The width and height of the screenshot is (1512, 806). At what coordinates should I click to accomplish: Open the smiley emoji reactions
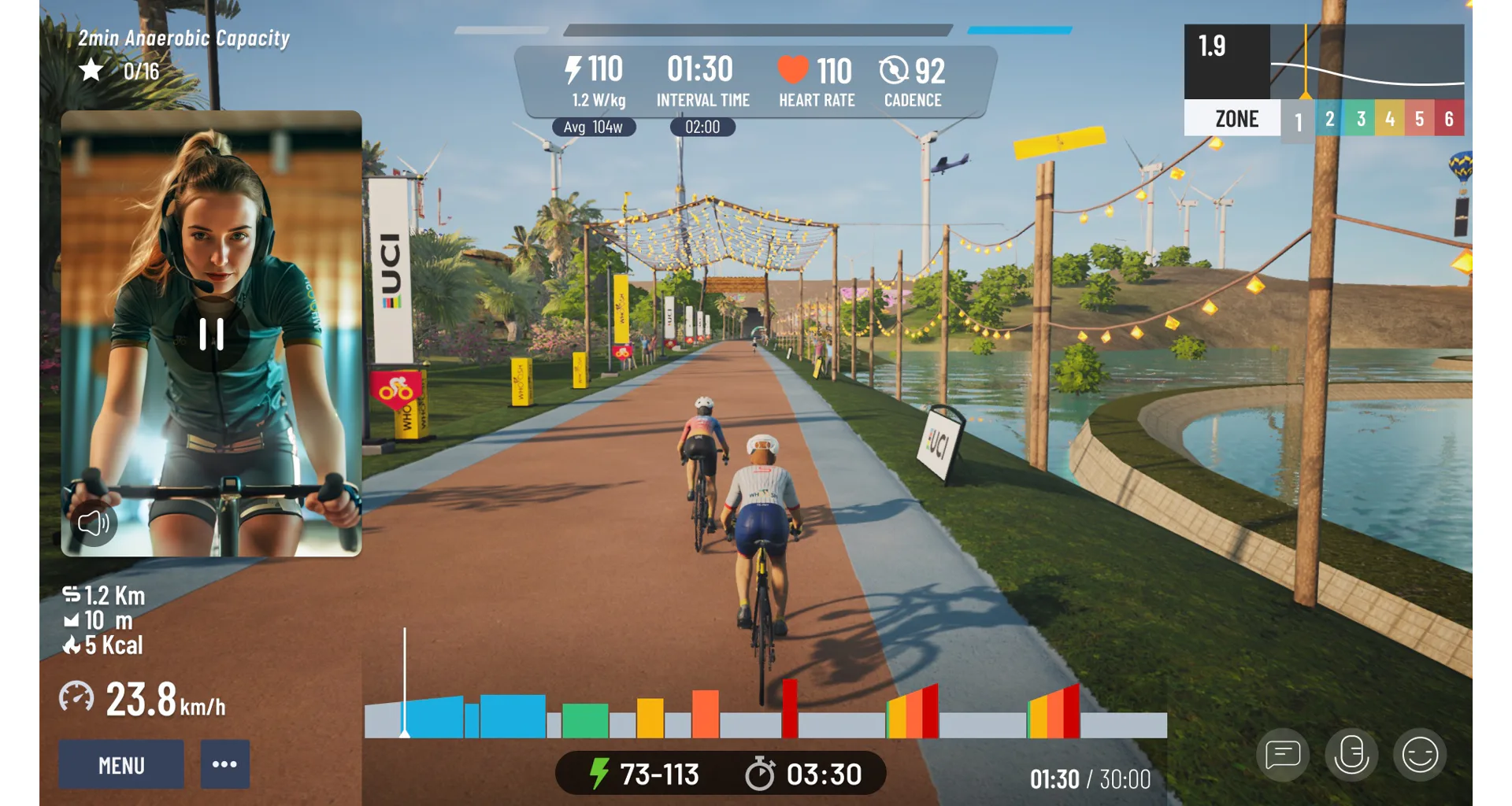pyautogui.click(x=1420, y=755)
